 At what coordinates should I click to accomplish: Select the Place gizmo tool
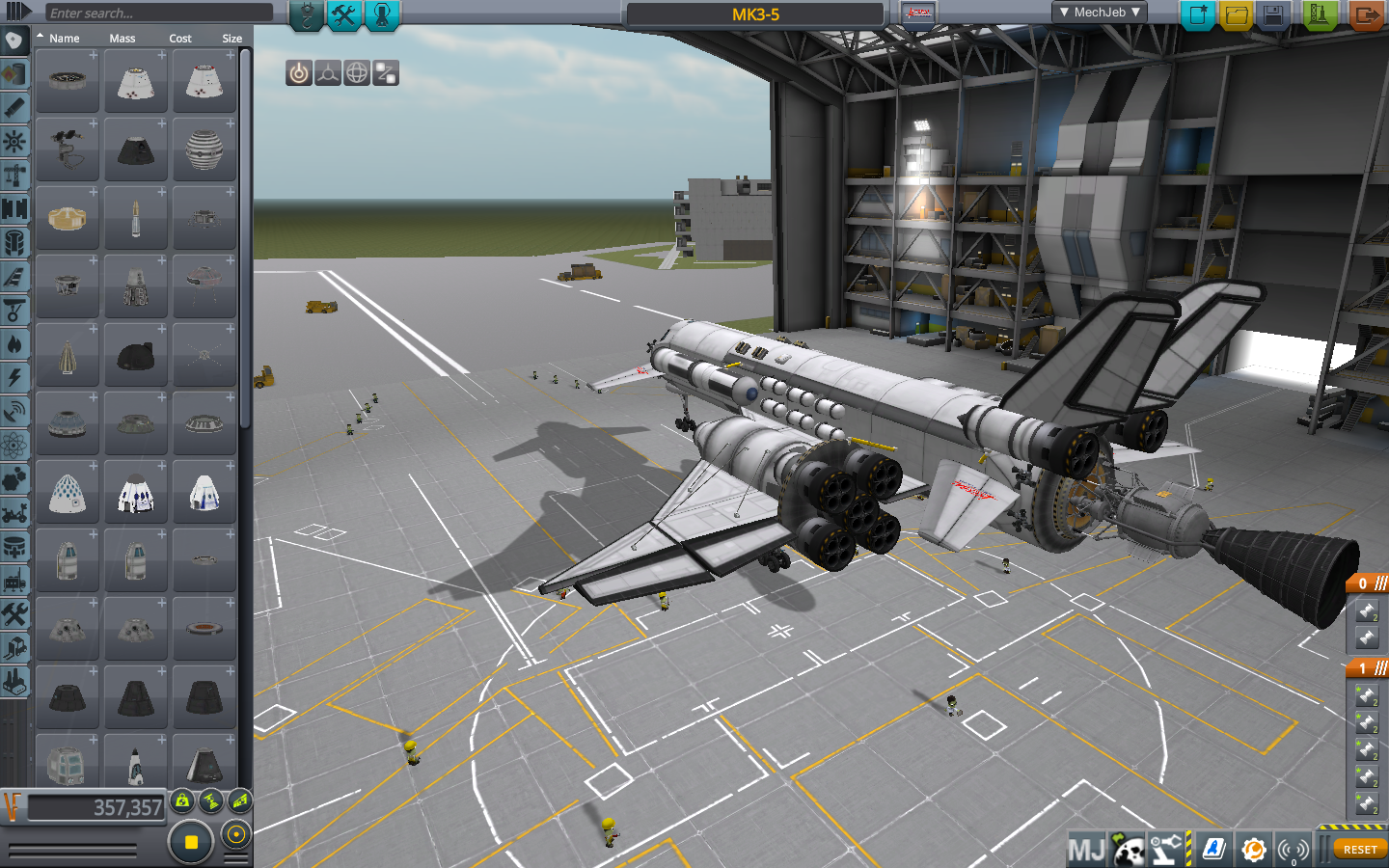pyautogui.click(x=299, y=73)
